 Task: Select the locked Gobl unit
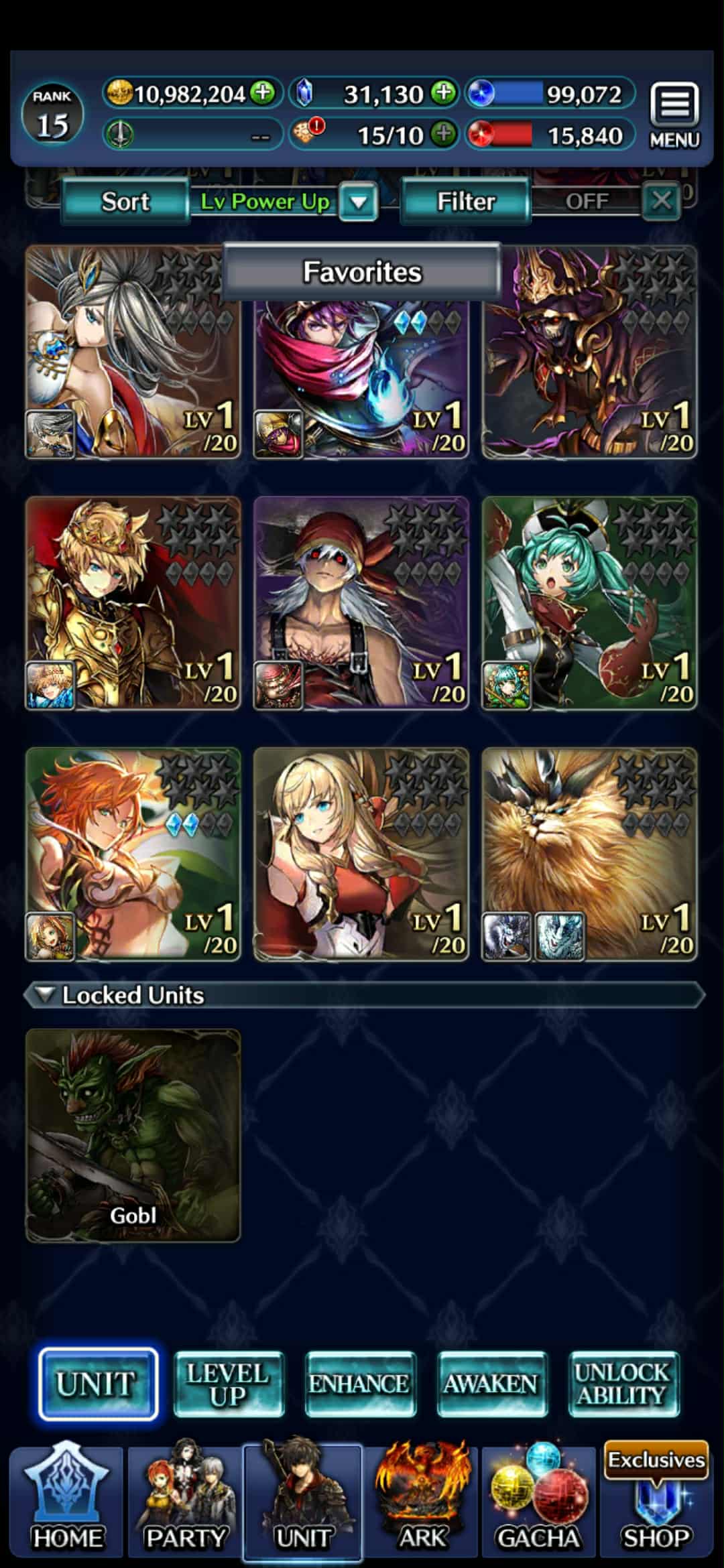click(133, 1135)
